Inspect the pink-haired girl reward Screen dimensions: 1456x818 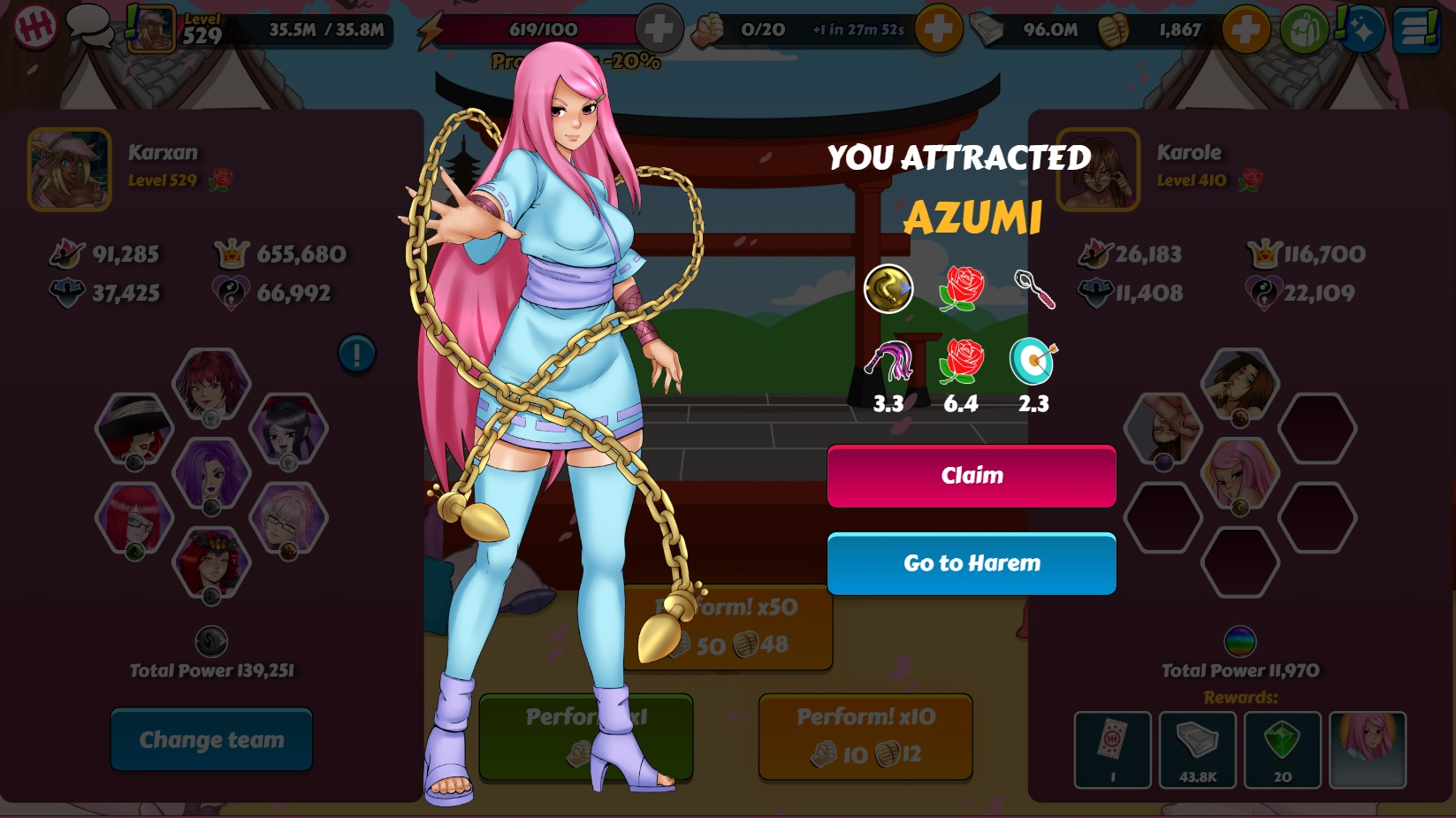click(1368, 749)
